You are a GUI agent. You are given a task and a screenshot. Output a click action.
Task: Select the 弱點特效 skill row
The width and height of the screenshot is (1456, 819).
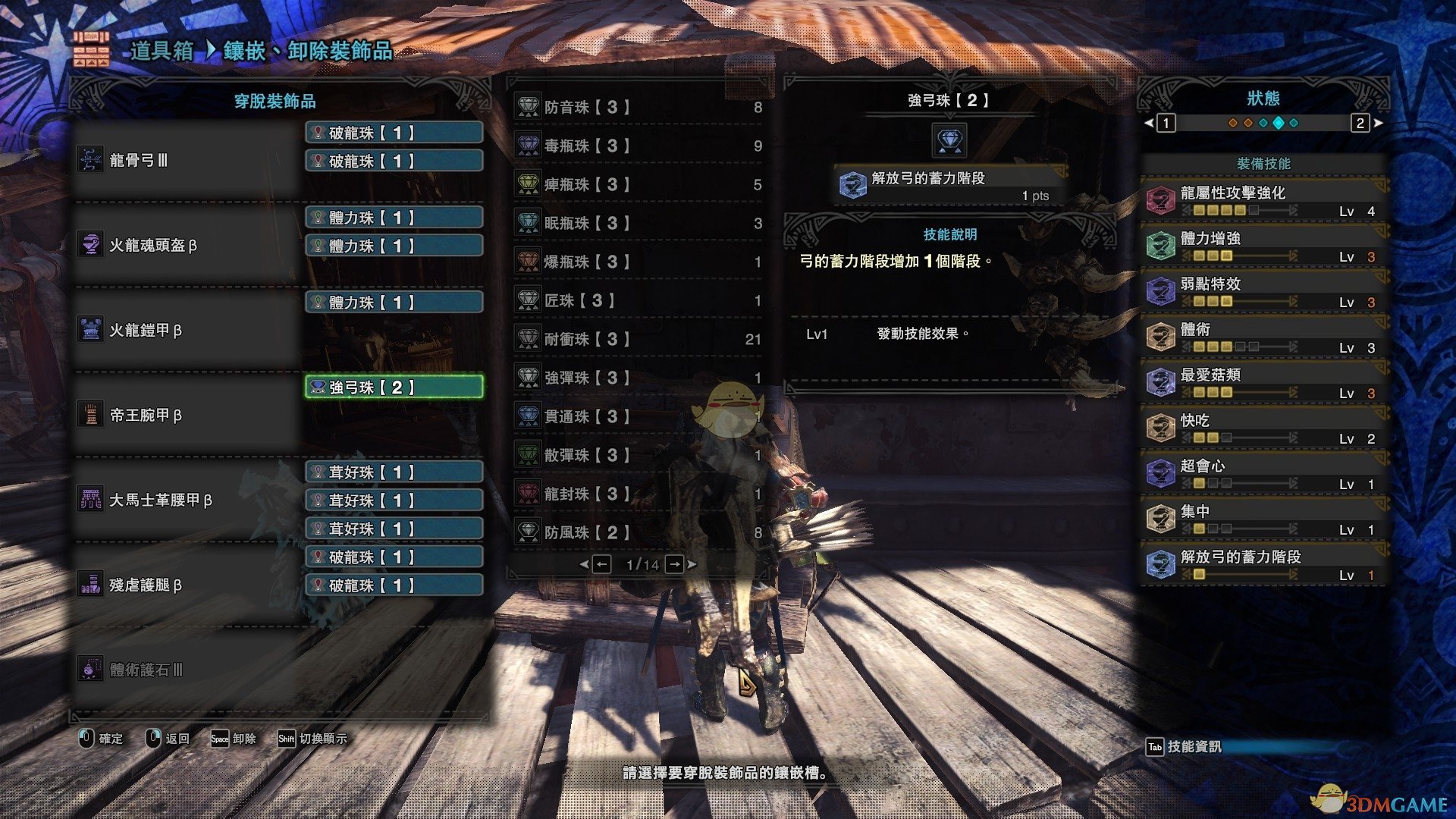[1263, 292]
